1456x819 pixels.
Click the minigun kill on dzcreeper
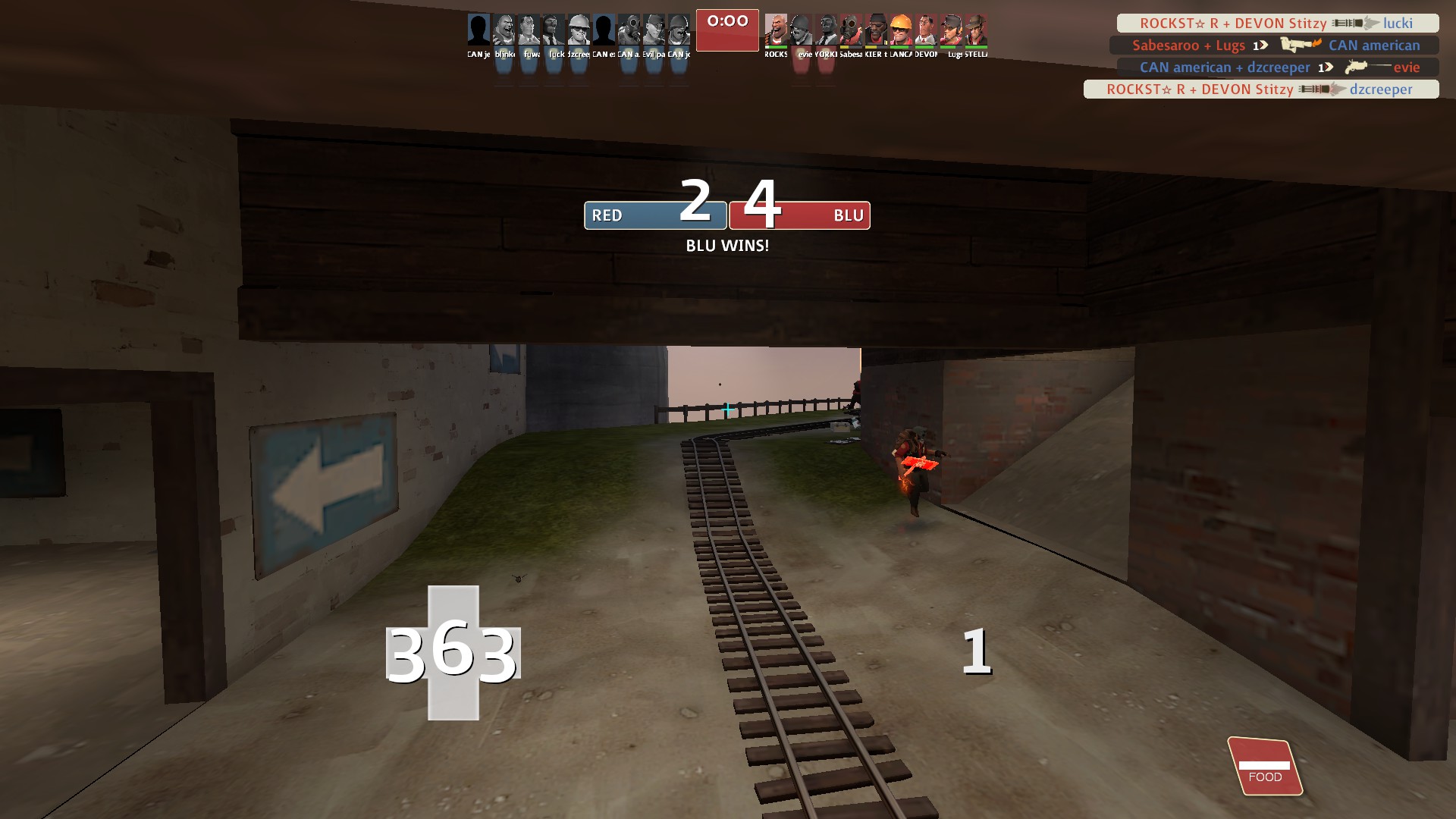click(x=1260, y=89)
